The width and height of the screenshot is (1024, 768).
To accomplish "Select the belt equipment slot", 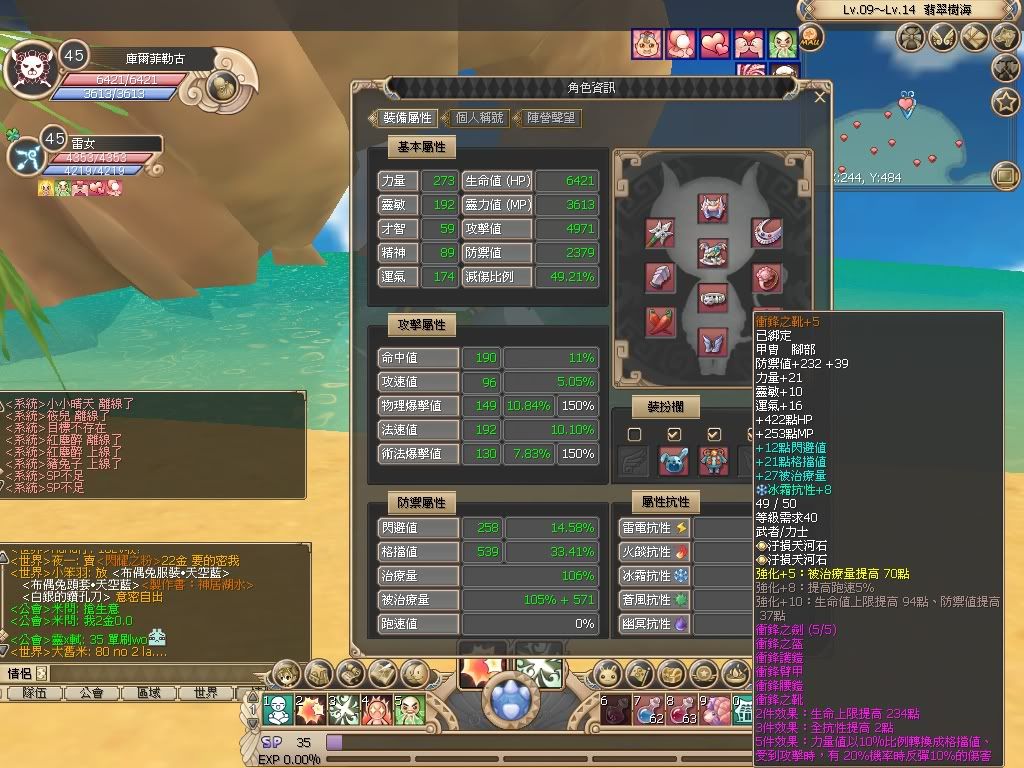I will click(x=713, y=297).
